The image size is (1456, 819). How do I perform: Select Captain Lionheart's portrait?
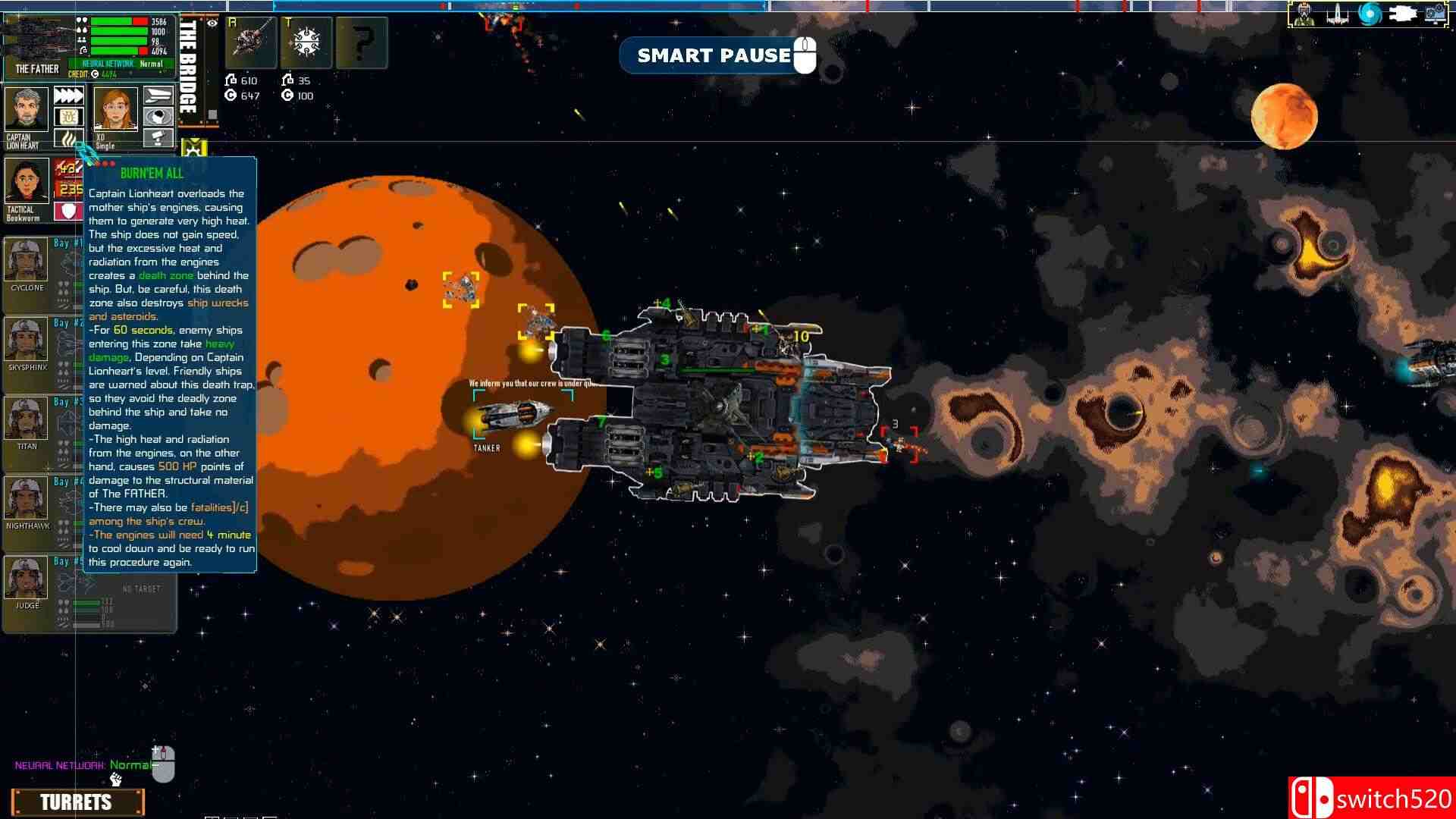pyautogui.click(x=27, y=109)
